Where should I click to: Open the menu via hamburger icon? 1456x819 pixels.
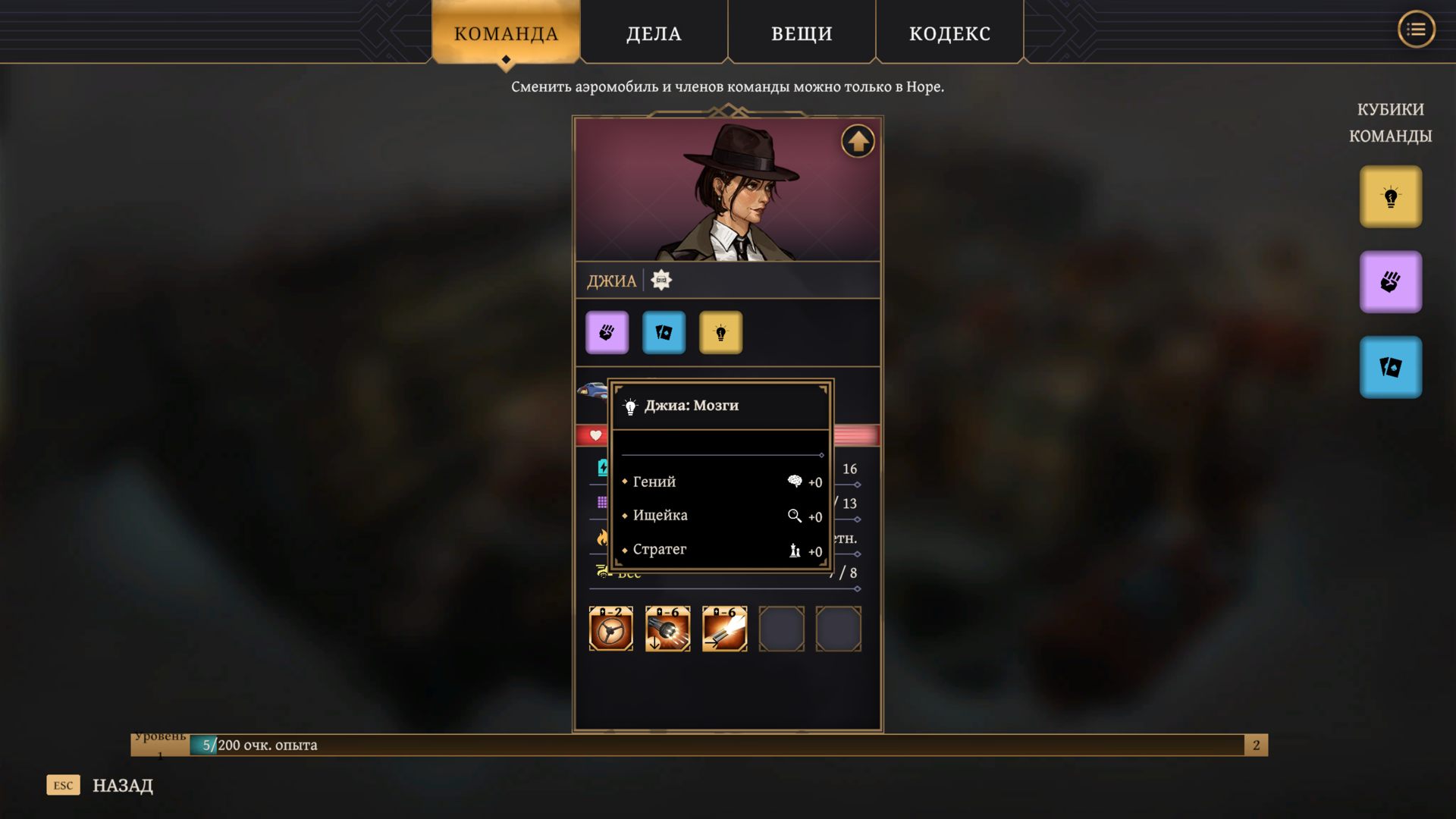tap(1416, 30)
